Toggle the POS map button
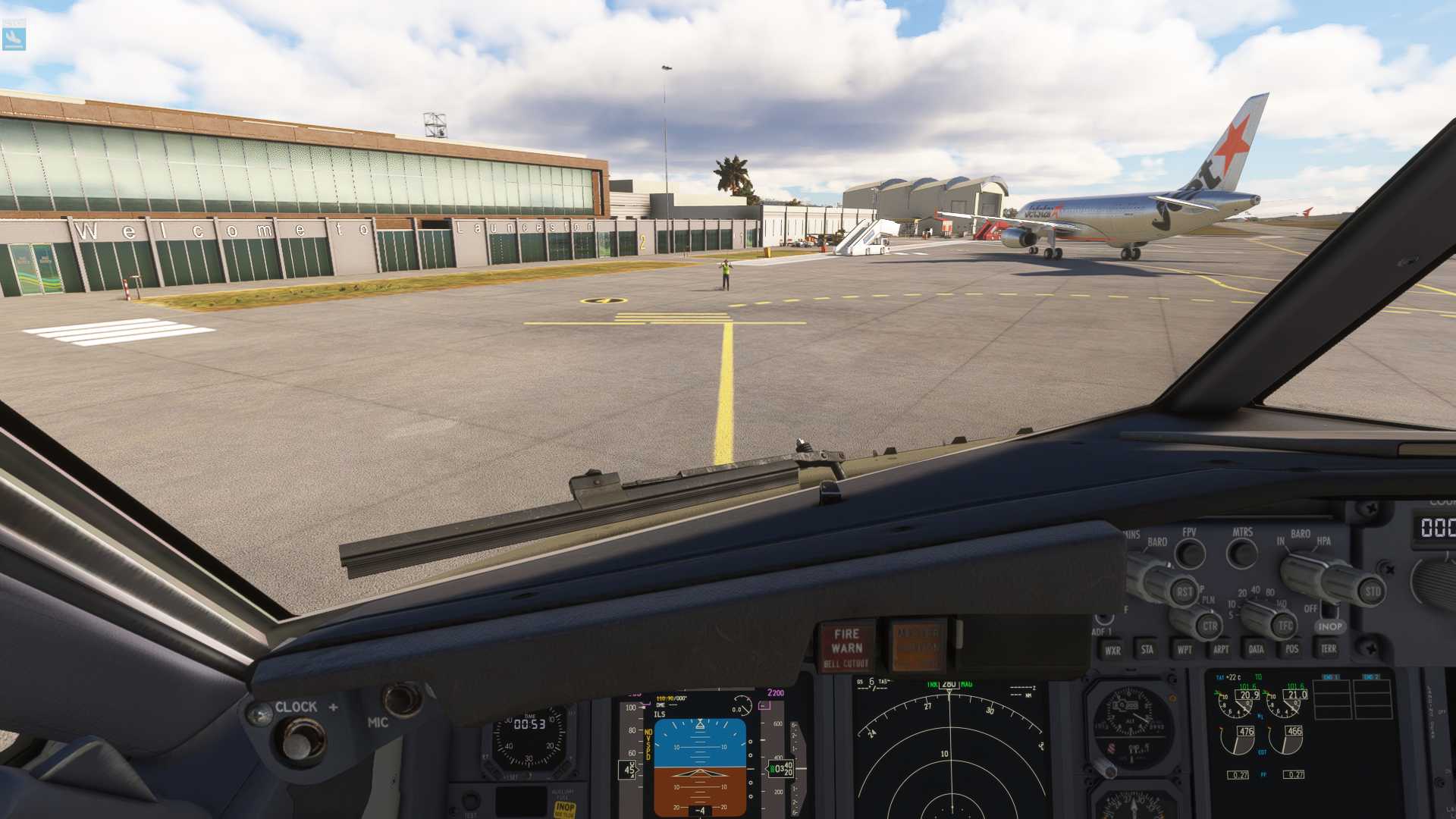This screenshot has height=819, width=1456. coord(1292,649)
